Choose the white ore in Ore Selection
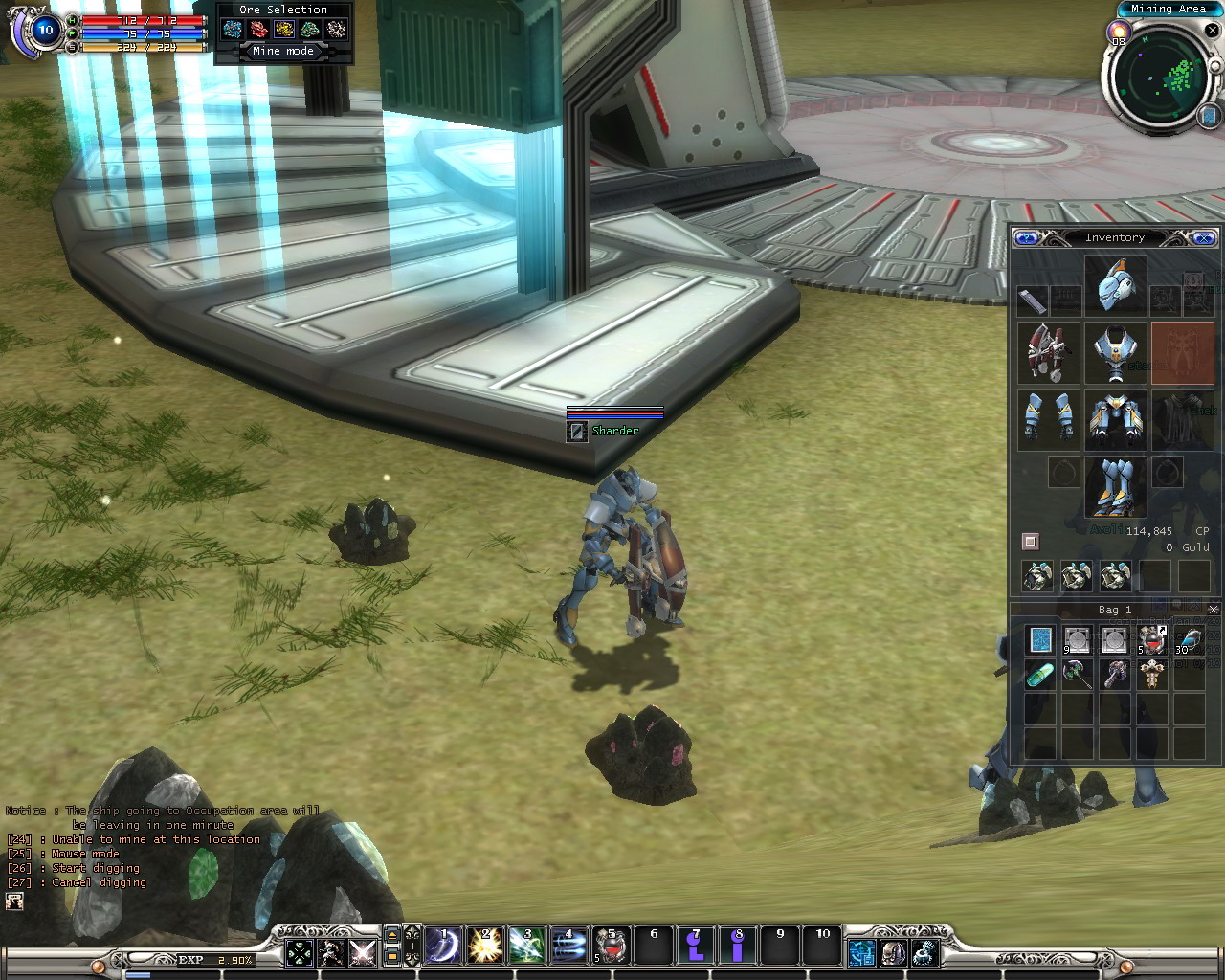Viewport: 1225px width, 980px height. pyautogui.click(x=336, y=30)
